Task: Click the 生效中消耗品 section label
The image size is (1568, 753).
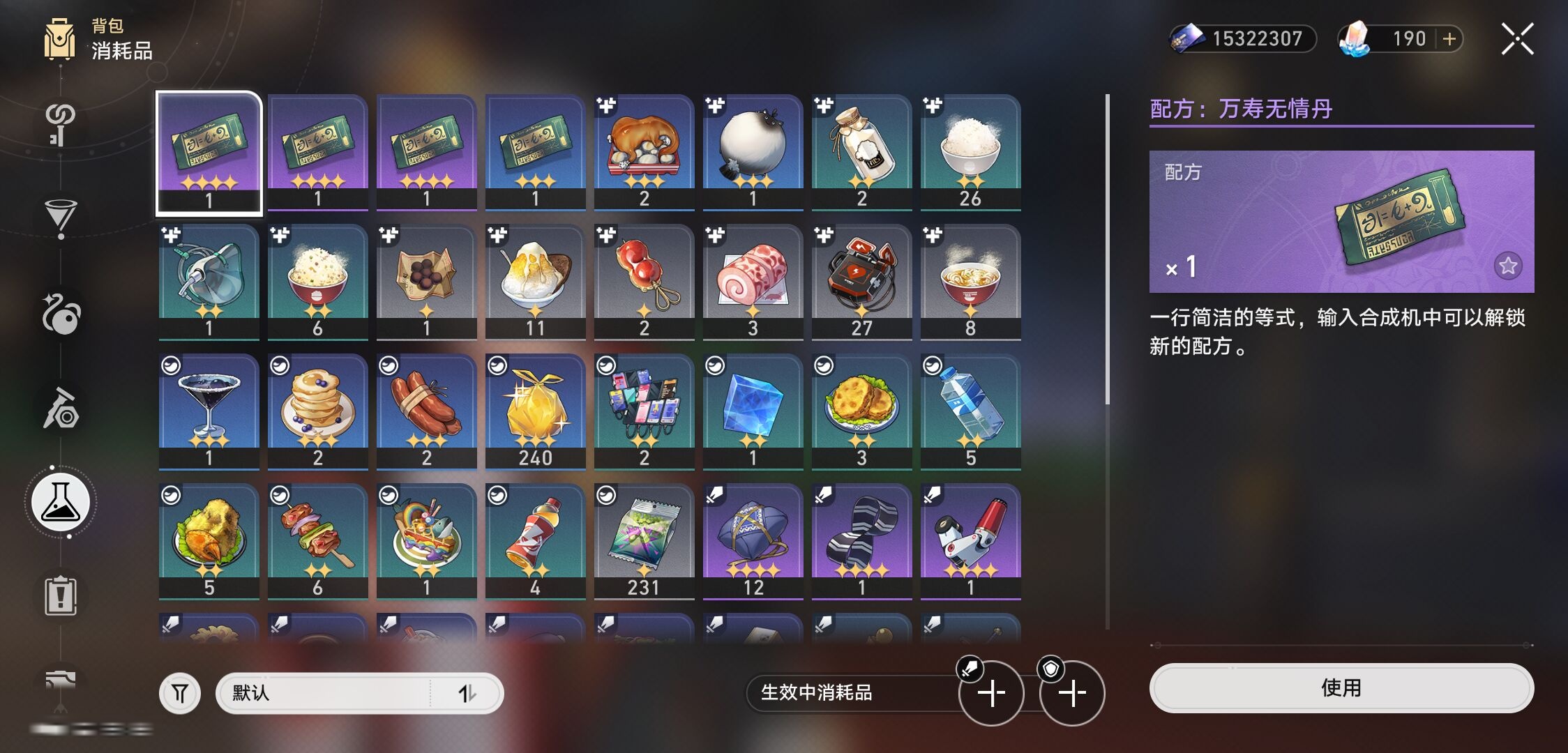Action: point(816,694)
